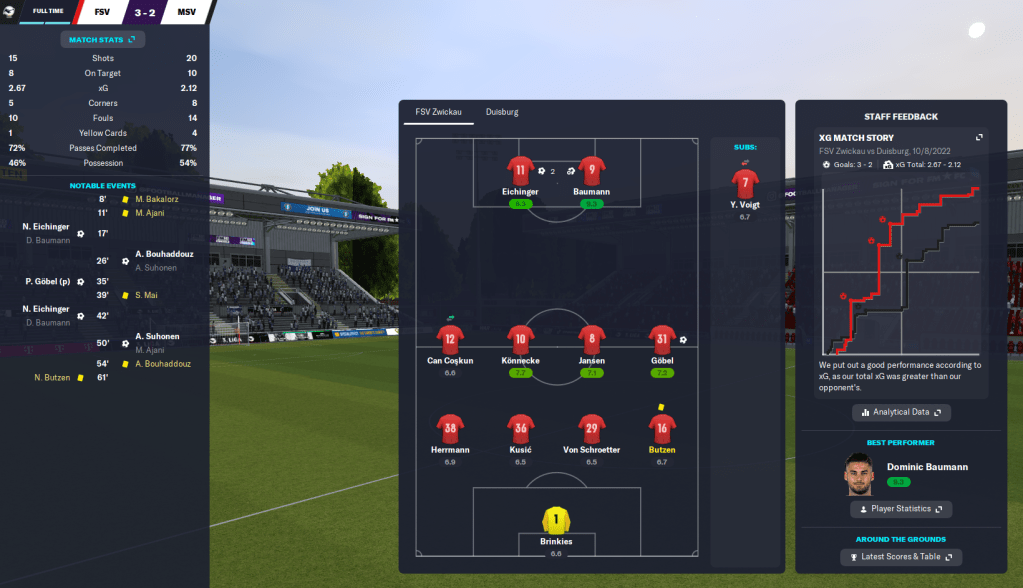1023x588 pixels.
Task: Select Göbel's number 31 shirt
Action: pos(661,339)
